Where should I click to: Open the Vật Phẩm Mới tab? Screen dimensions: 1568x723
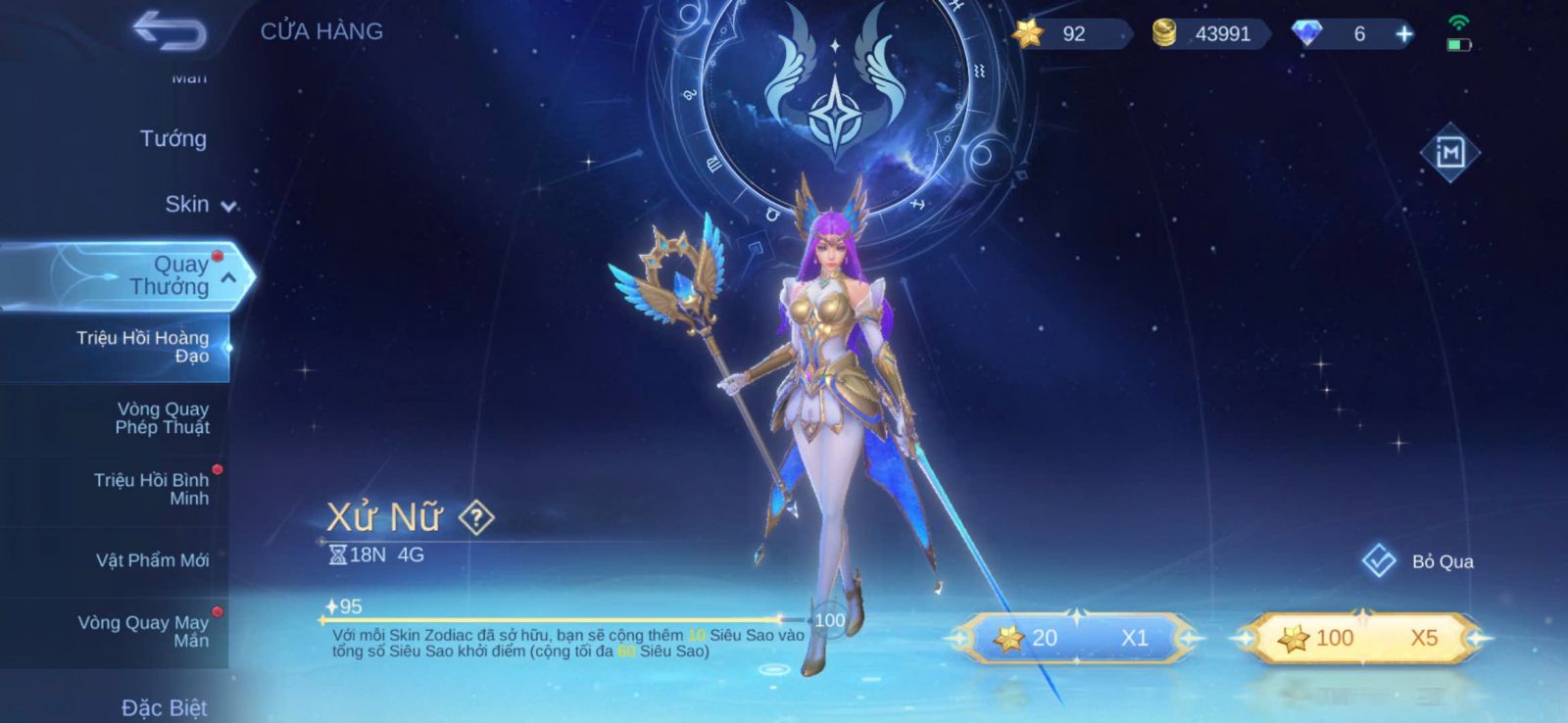pyautogui.click(x=152, y=560)
